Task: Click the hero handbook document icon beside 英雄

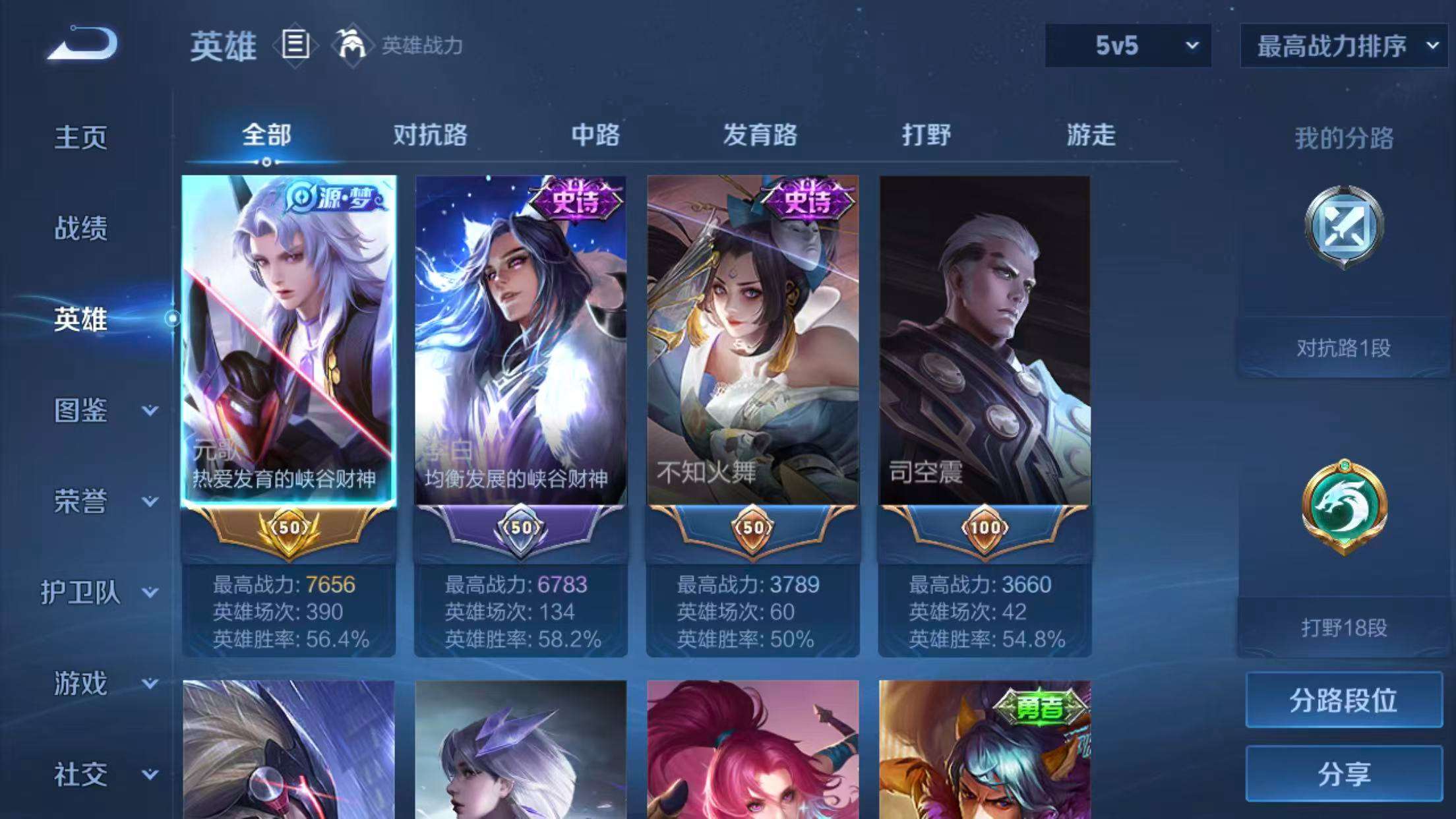Action: [295, 46]
